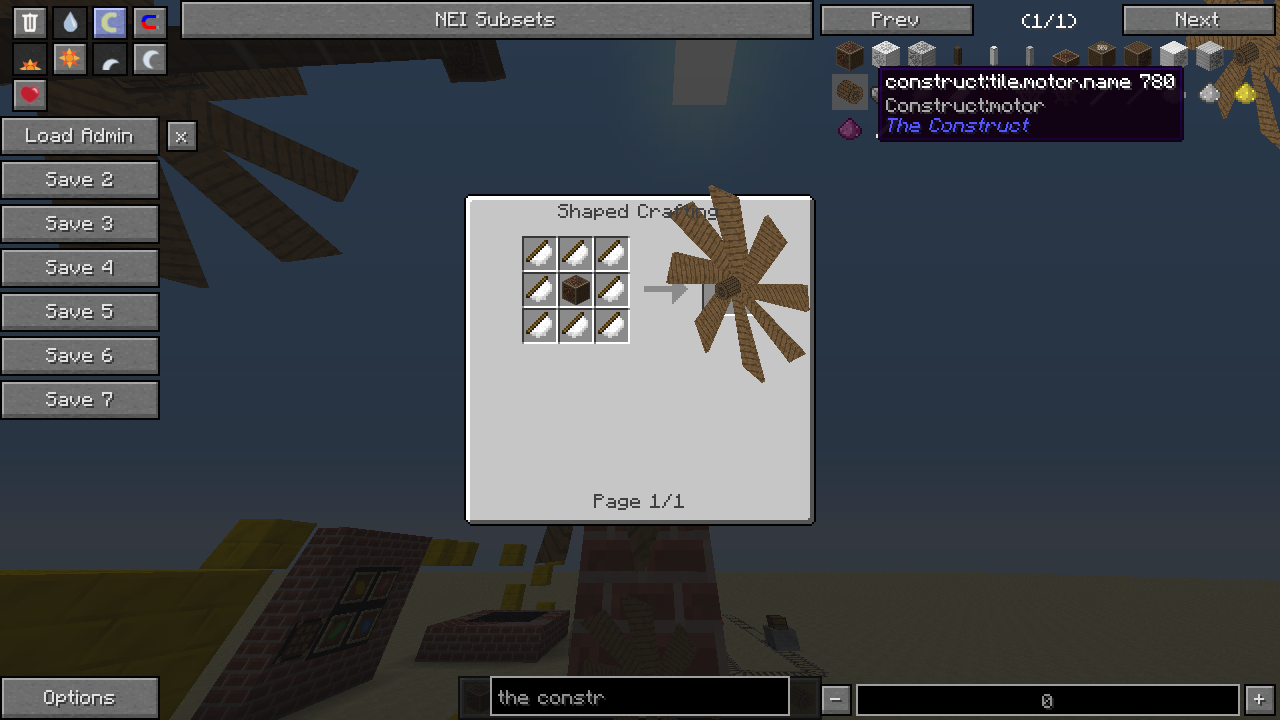The image size is (1280, 720).
Task: Select the Save 2 slot
Action: click(80, 180)
